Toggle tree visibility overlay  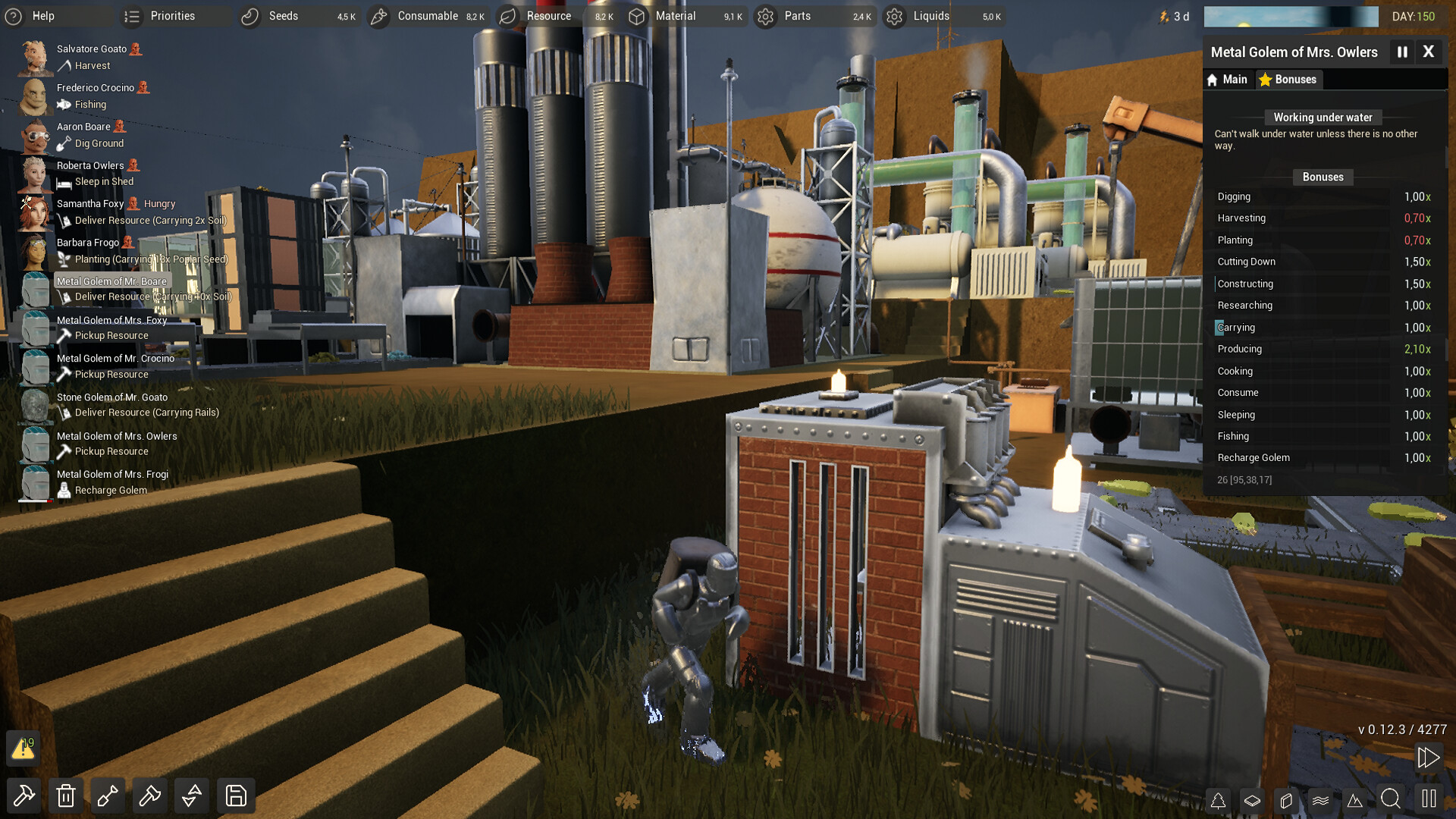tap(1219, 800)
